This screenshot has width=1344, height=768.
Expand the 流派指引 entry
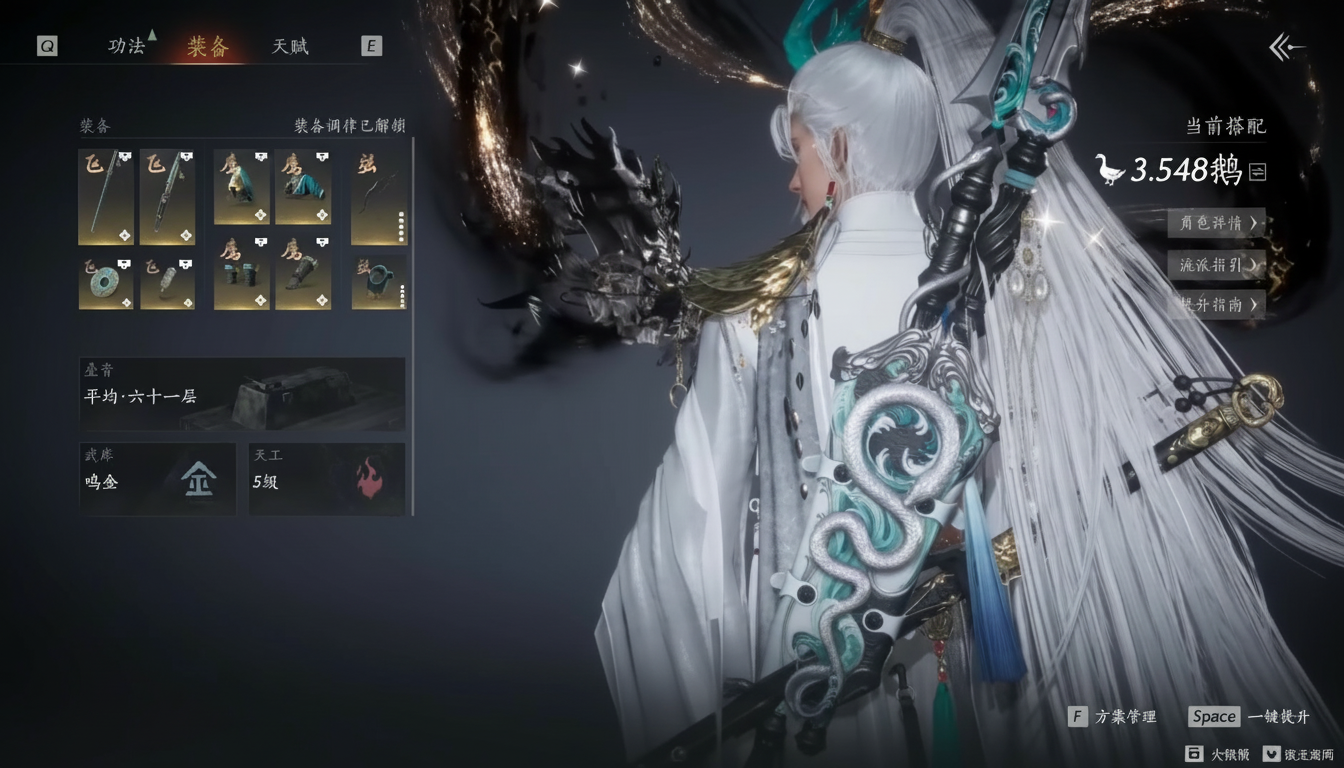pyautogui.click(x=1216, y=265)
